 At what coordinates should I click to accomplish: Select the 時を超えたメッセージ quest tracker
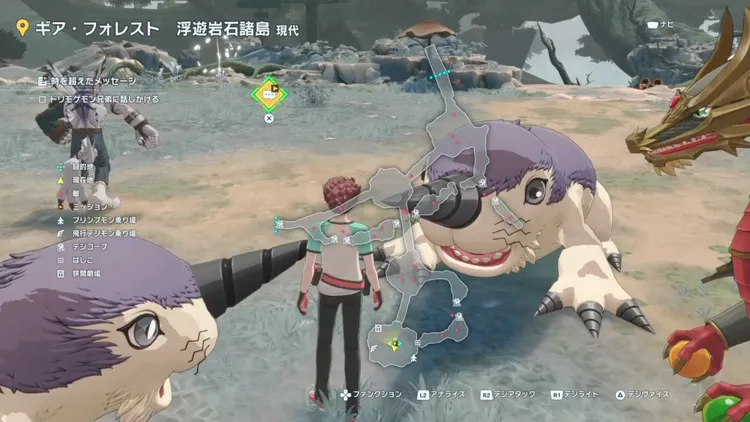coord(90,80)
